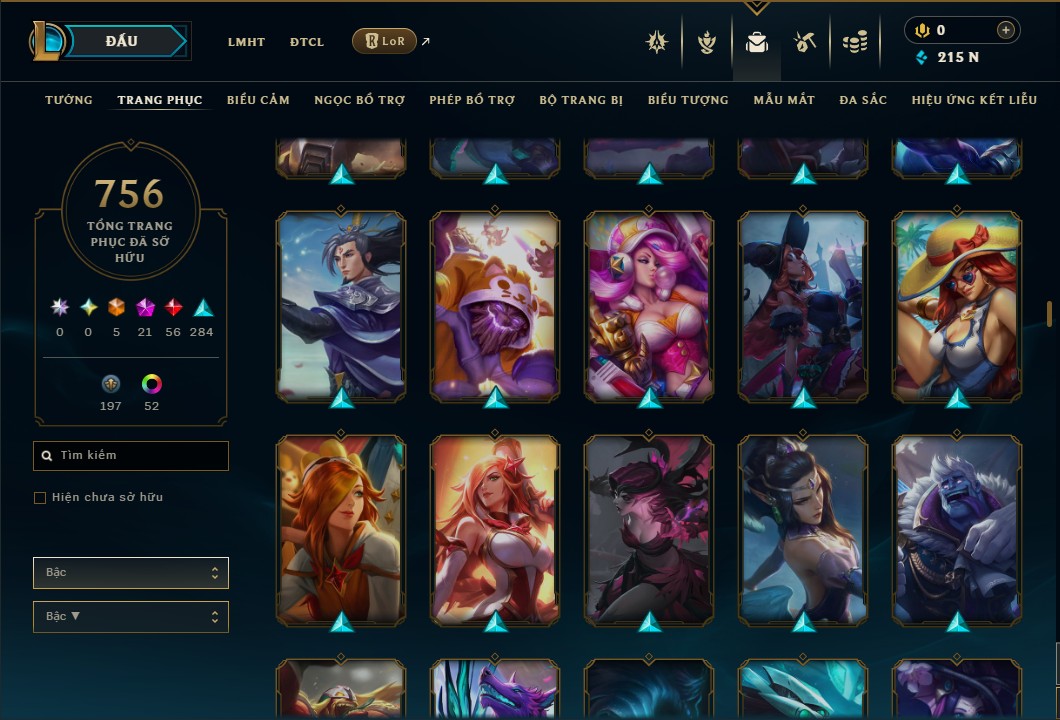Switch to the ĐTCL section
Viewport: 1060px width, 720px height.
point(307,42)
